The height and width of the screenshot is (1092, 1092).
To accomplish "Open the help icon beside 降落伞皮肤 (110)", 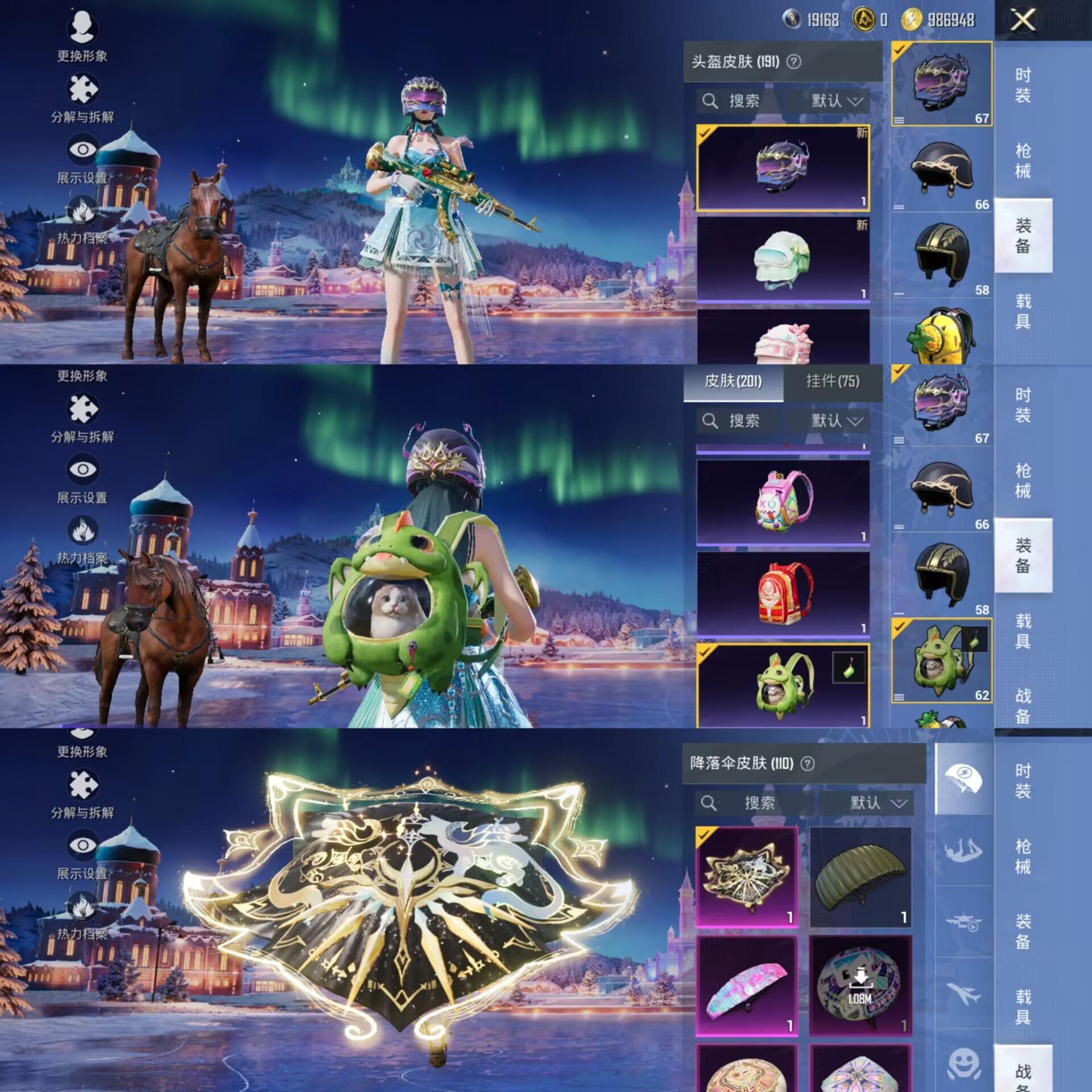I will 807,763.
